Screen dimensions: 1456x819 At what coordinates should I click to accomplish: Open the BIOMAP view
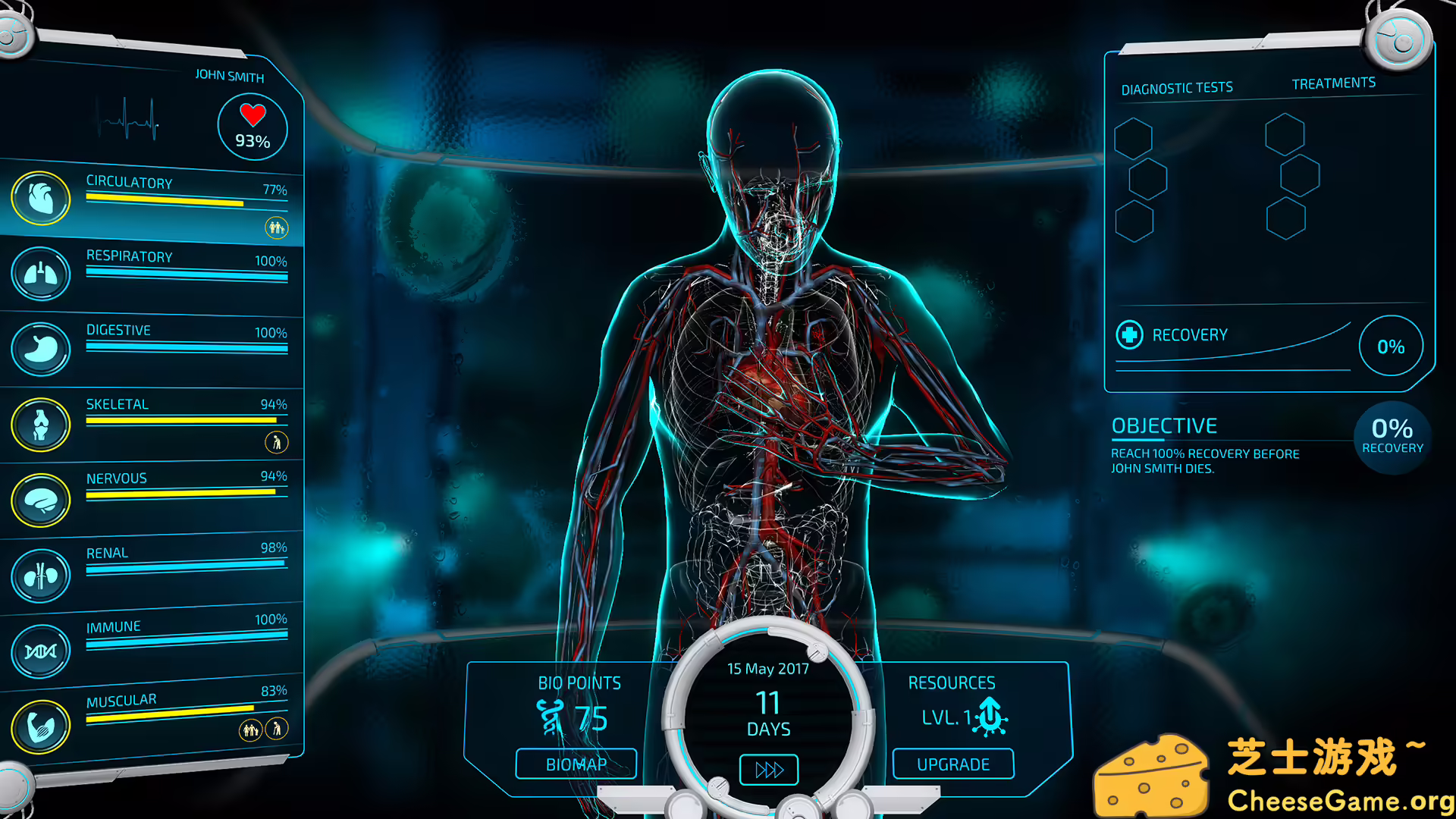(x=576, y=764)
